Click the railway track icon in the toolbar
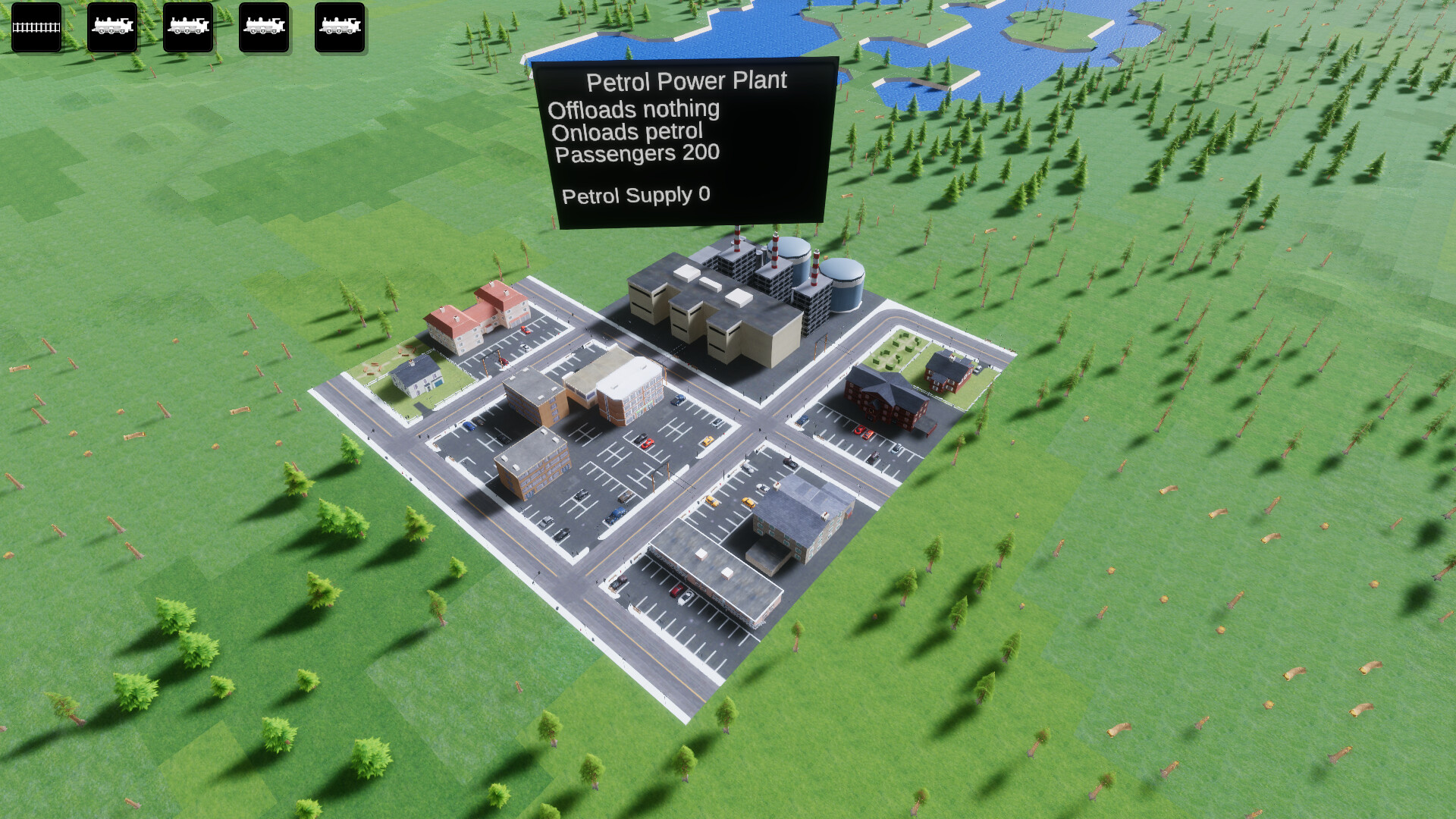The width and height of the screenshot is (1456, 819). (x=36, y=28)
